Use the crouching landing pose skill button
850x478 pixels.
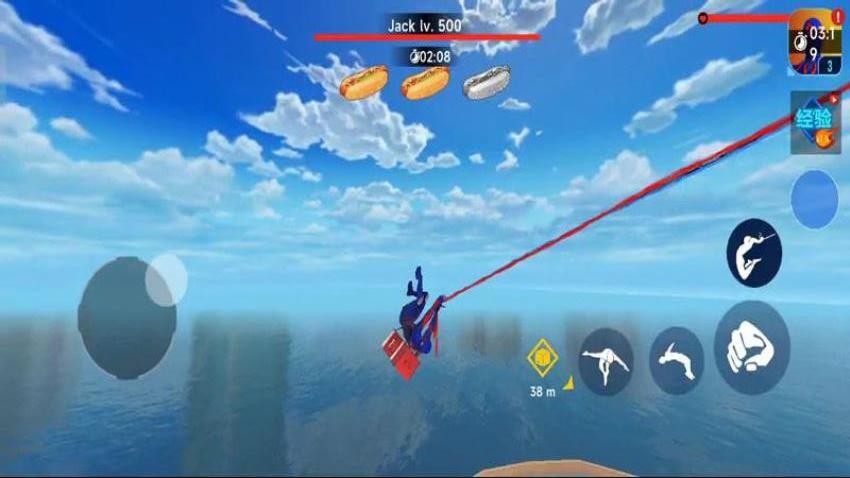tap(606, 361)
